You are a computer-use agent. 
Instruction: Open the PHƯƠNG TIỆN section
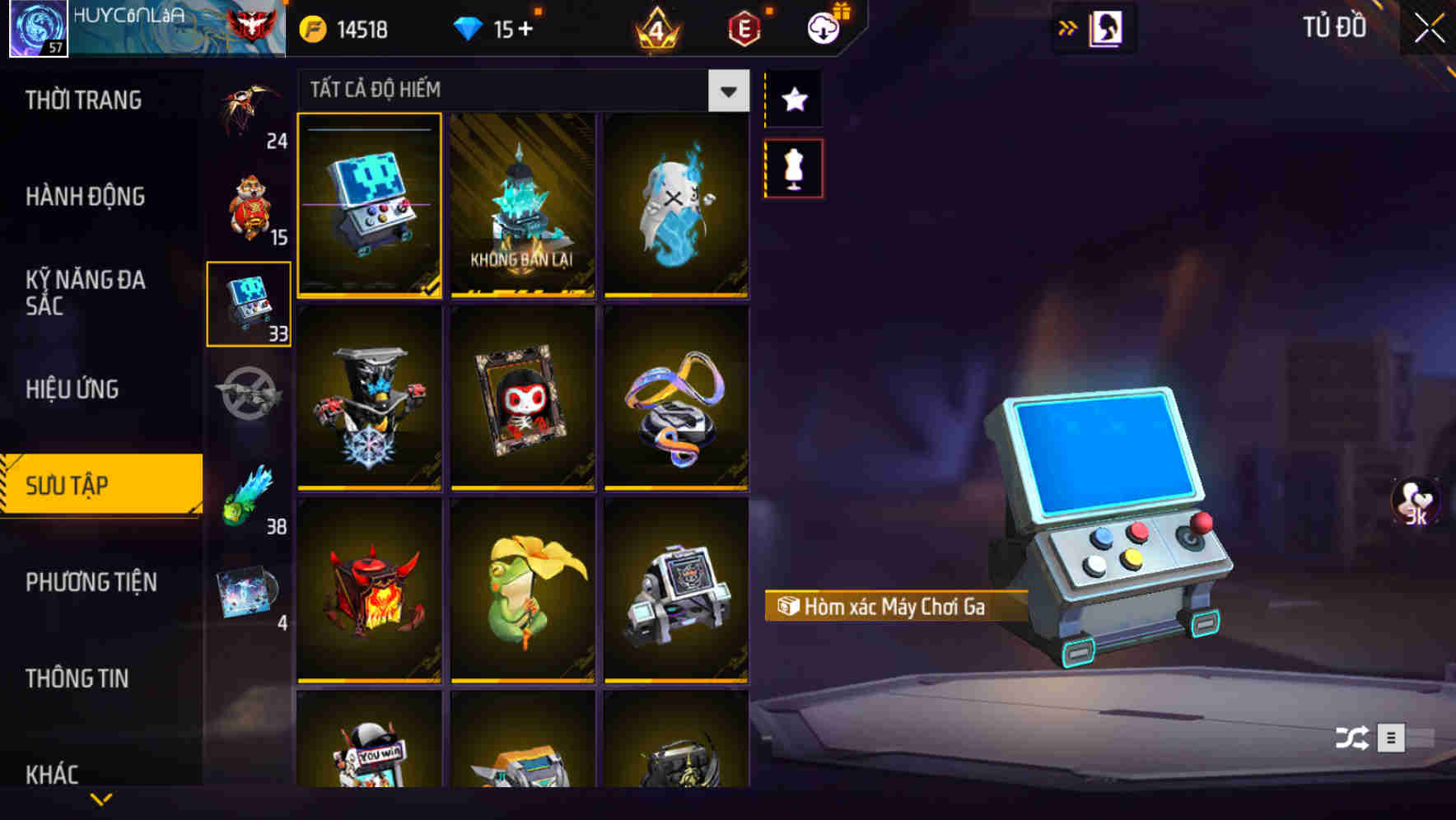click(x=91, y=582)
